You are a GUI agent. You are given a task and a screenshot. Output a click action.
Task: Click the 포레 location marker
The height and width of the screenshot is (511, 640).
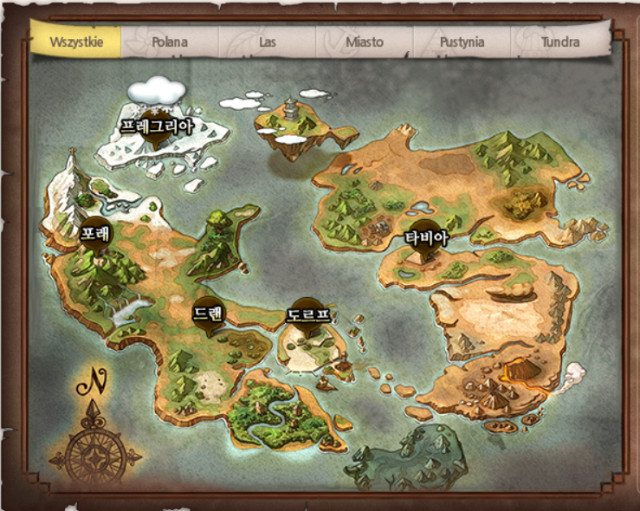point(96,233)
